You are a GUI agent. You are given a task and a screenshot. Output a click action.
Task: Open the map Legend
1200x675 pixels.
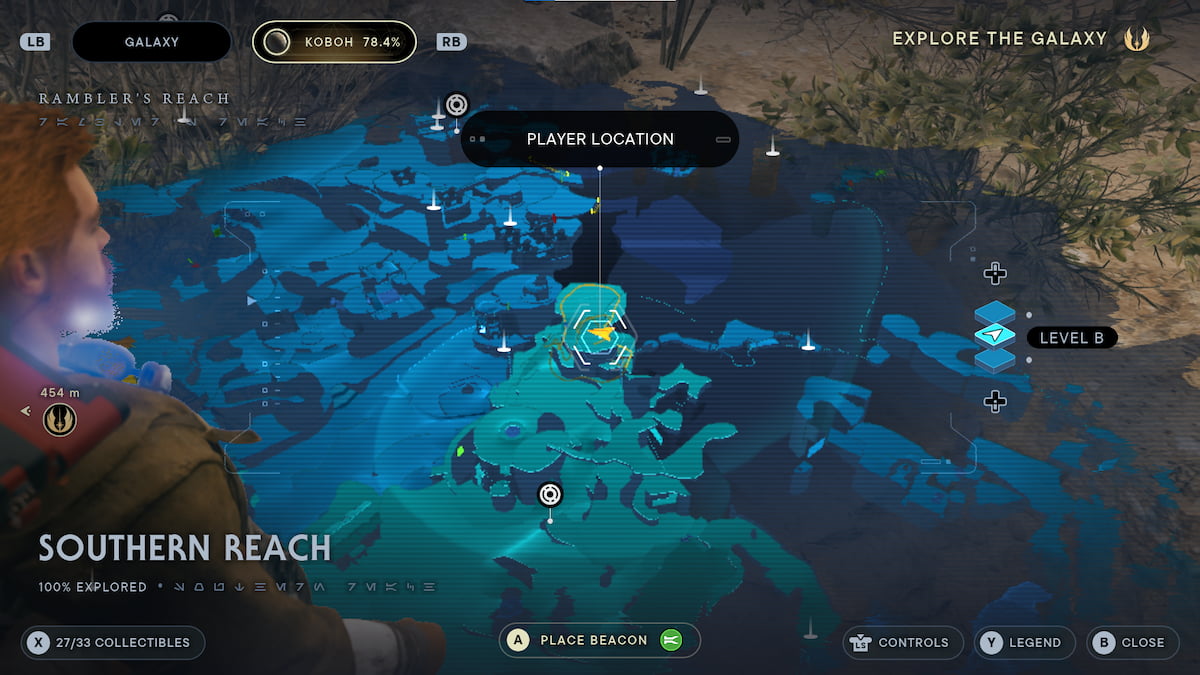pos(1024,642)
